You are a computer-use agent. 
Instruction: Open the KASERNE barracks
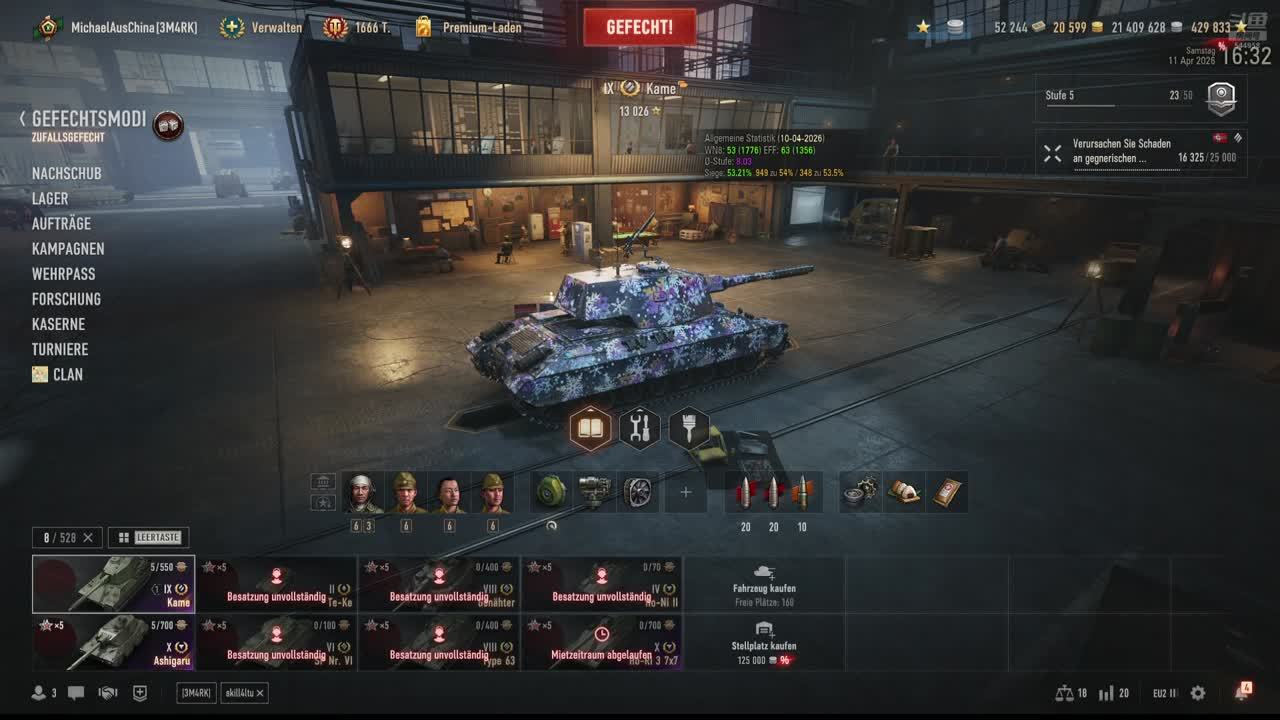pyautogui.click(x=58, y=324)
